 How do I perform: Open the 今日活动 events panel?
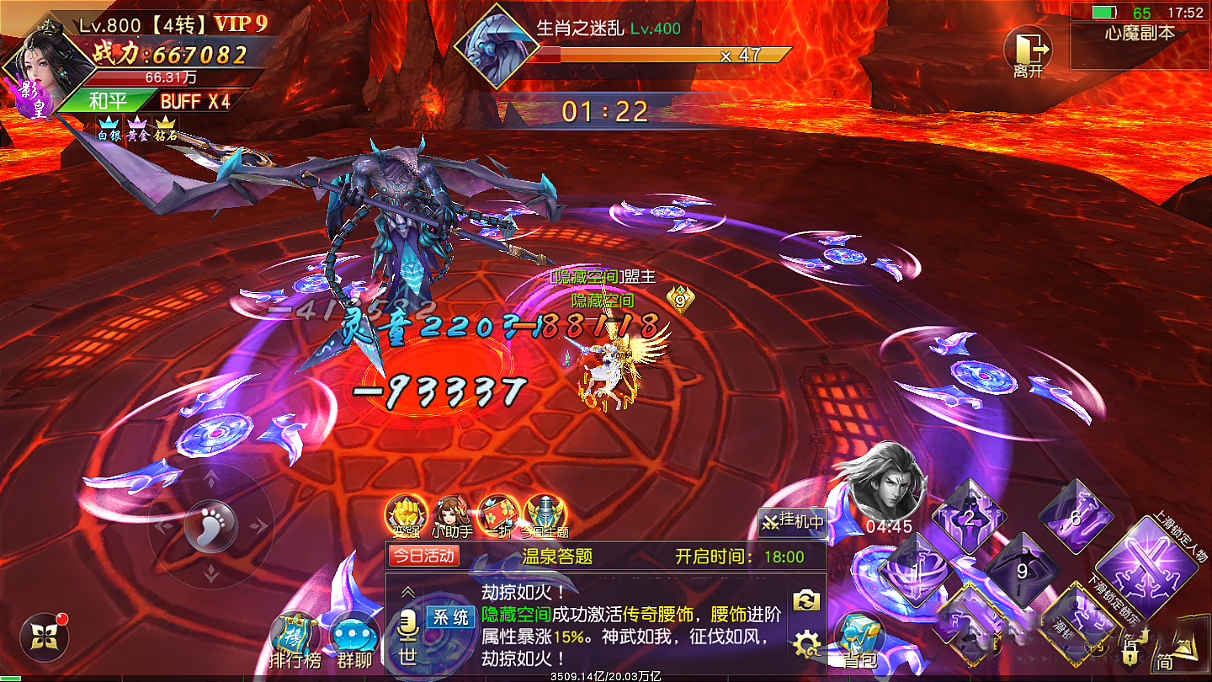[x=424, y=556]
